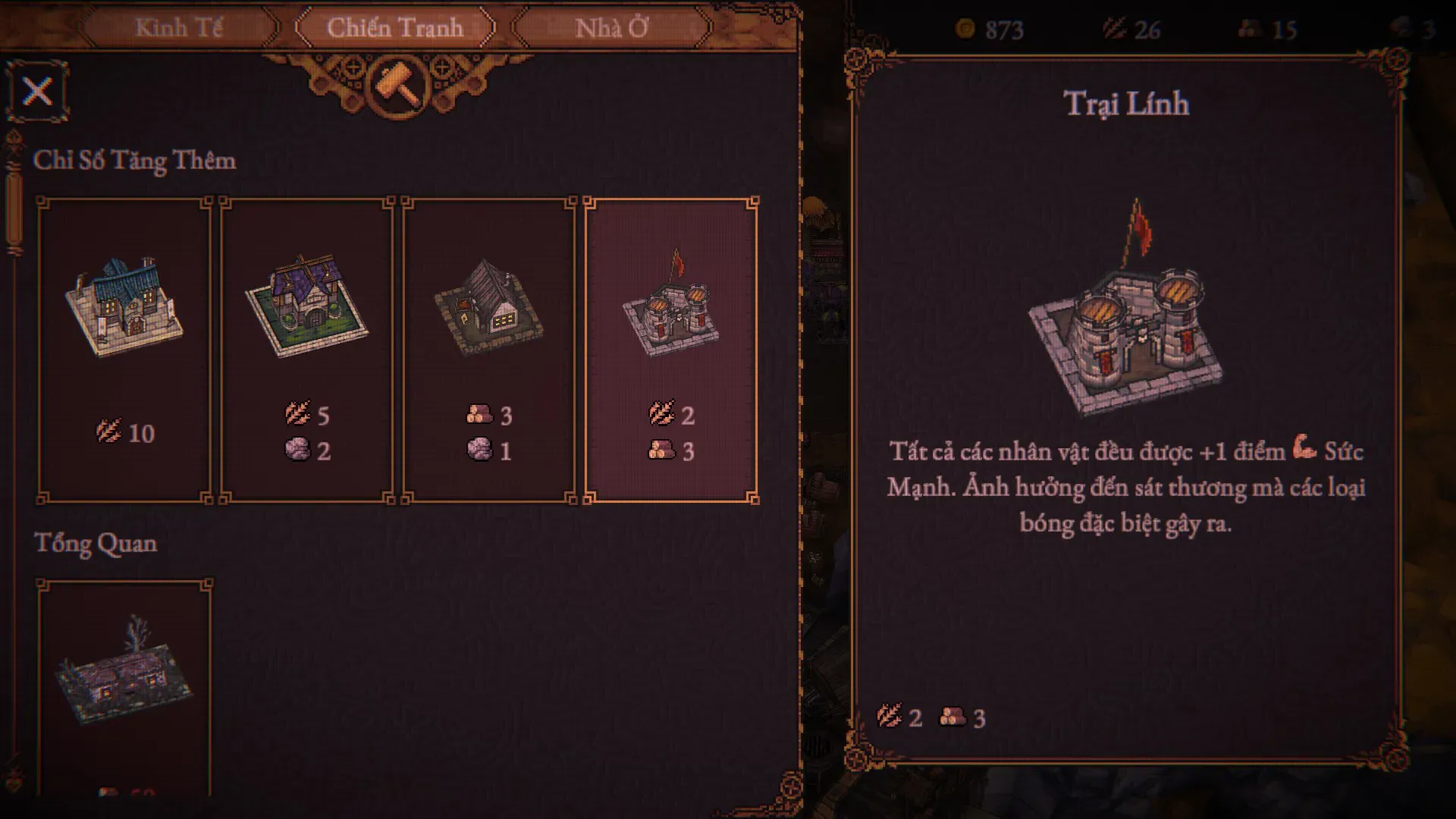Viewport: 1456px width, 819px height.
Task: Select the purple-roofed house on grass
Action: [306, 349]
